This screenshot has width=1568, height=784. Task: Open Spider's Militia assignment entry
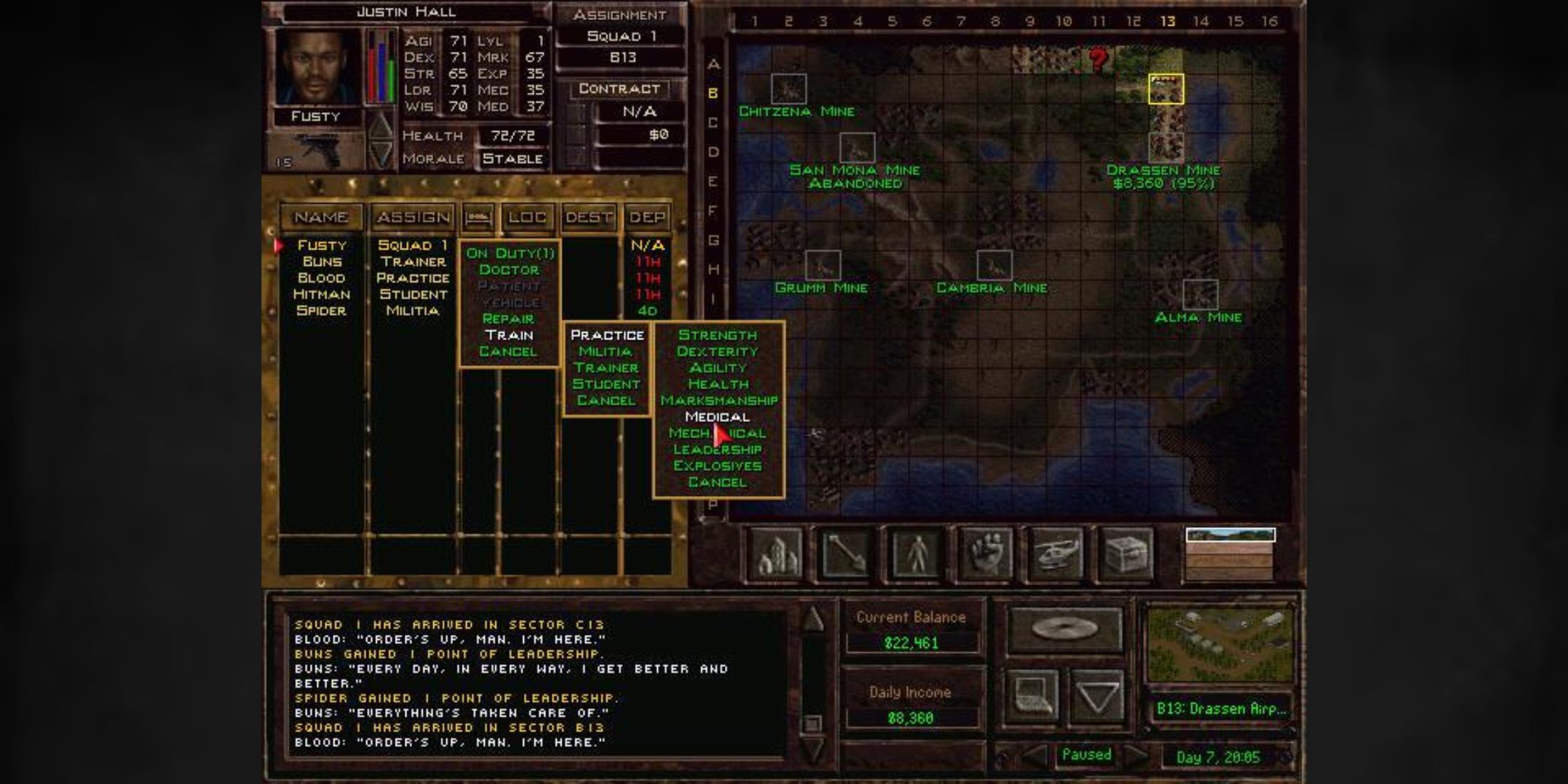point(413,311)
